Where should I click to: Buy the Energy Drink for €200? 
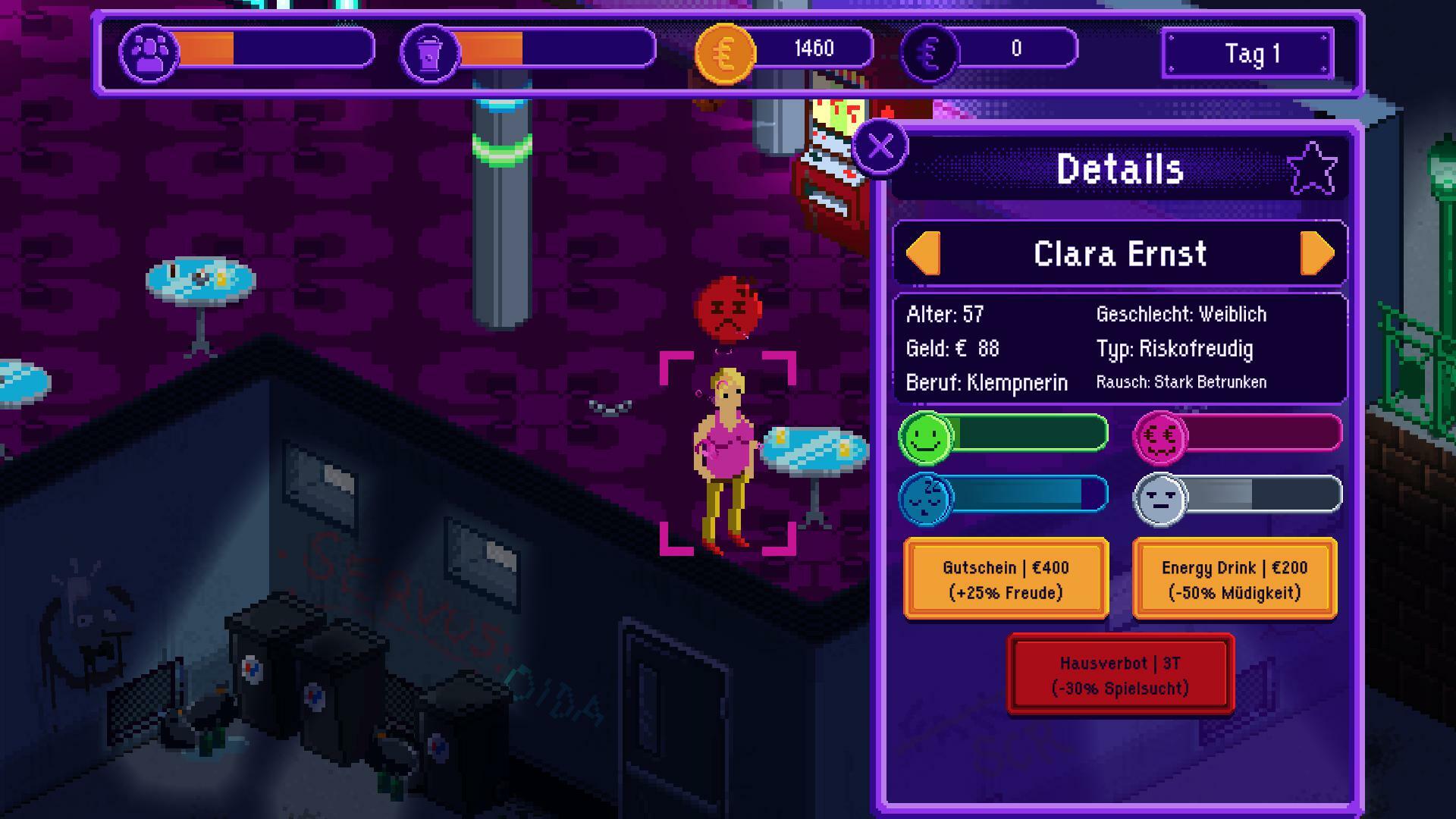(x=1234, y=579)
